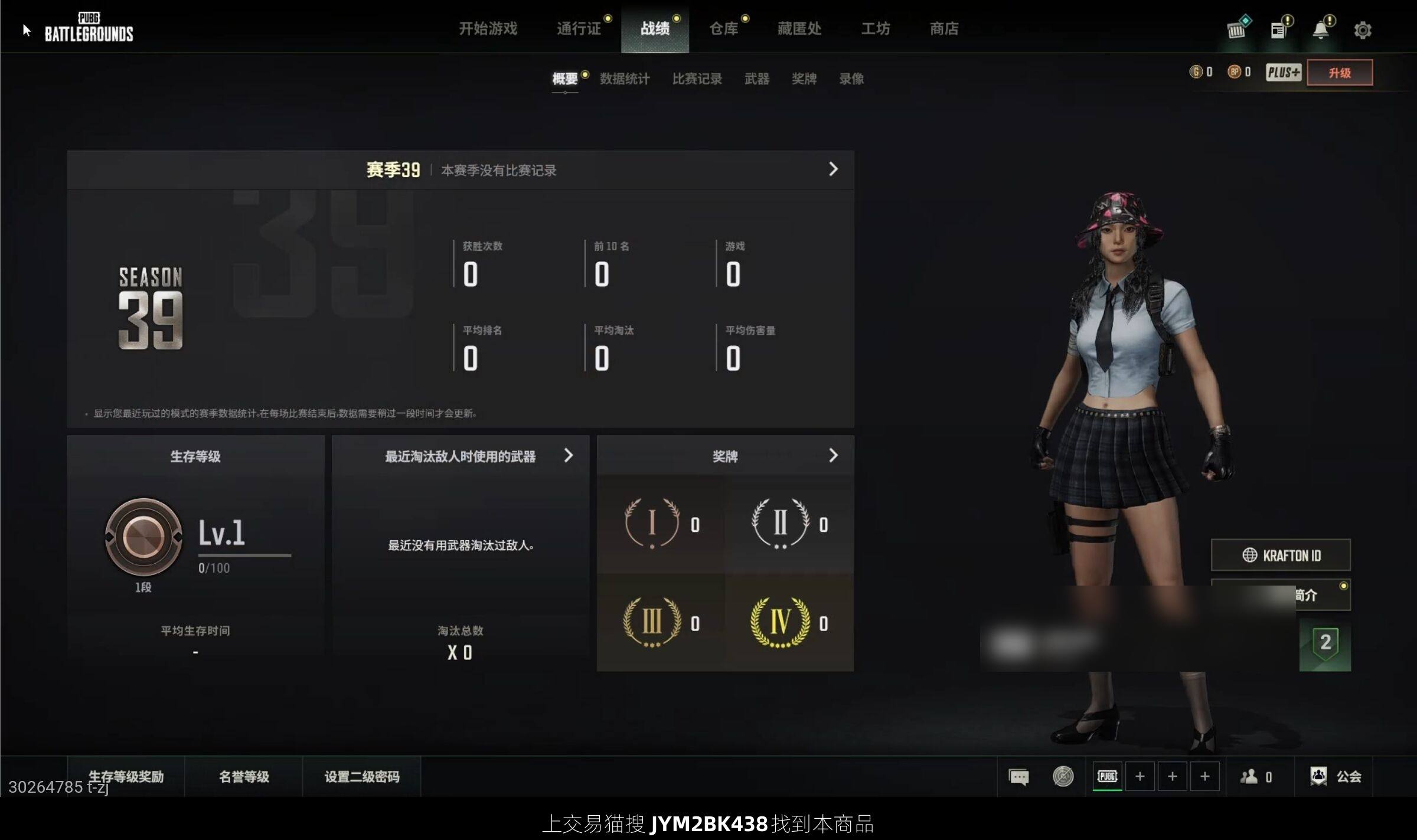Expand the 赛季39 season record arrow
Image resolution: width=1417 pixels, height=840 pixels.
833,169
